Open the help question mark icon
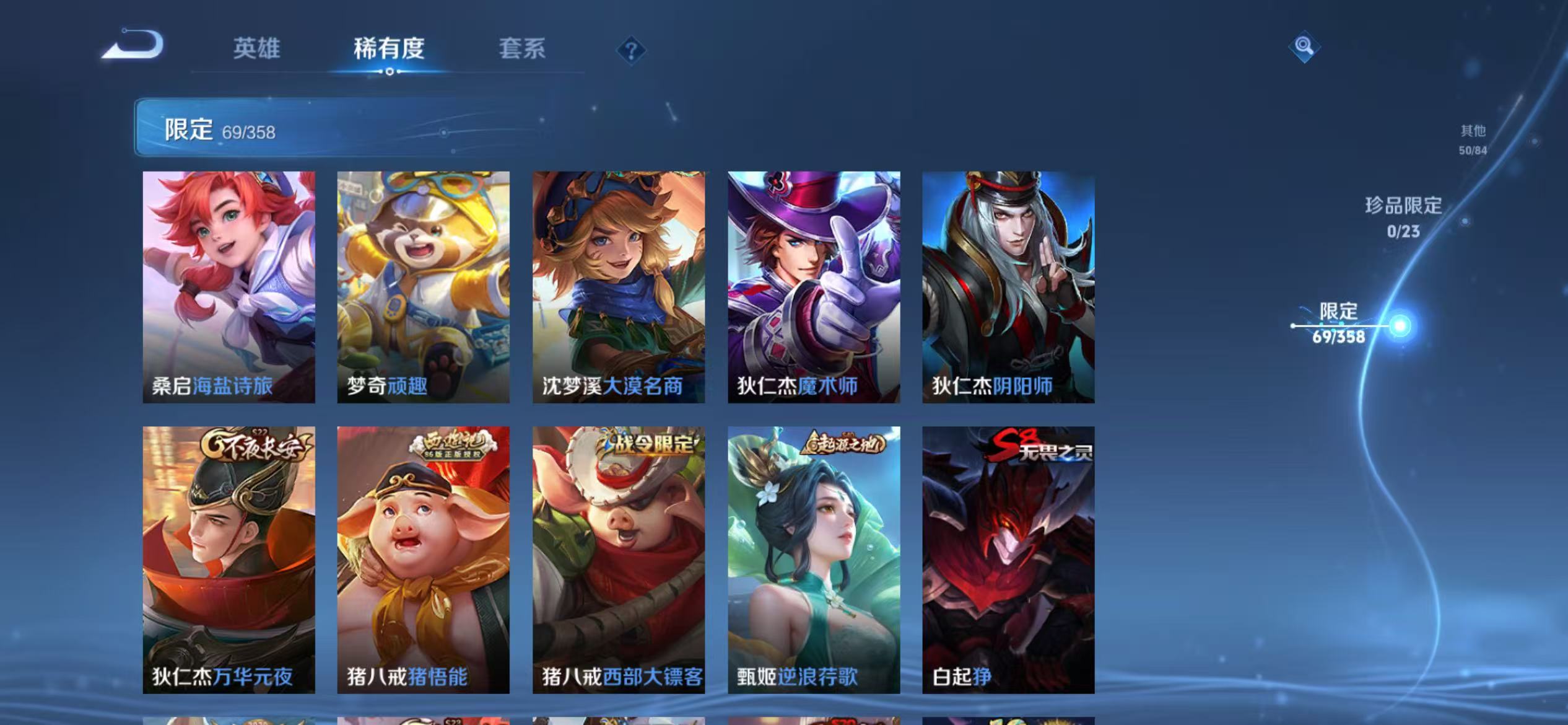Image resolution: width=1568 pixels, height=725 pixels. click(x=630, y=51)
